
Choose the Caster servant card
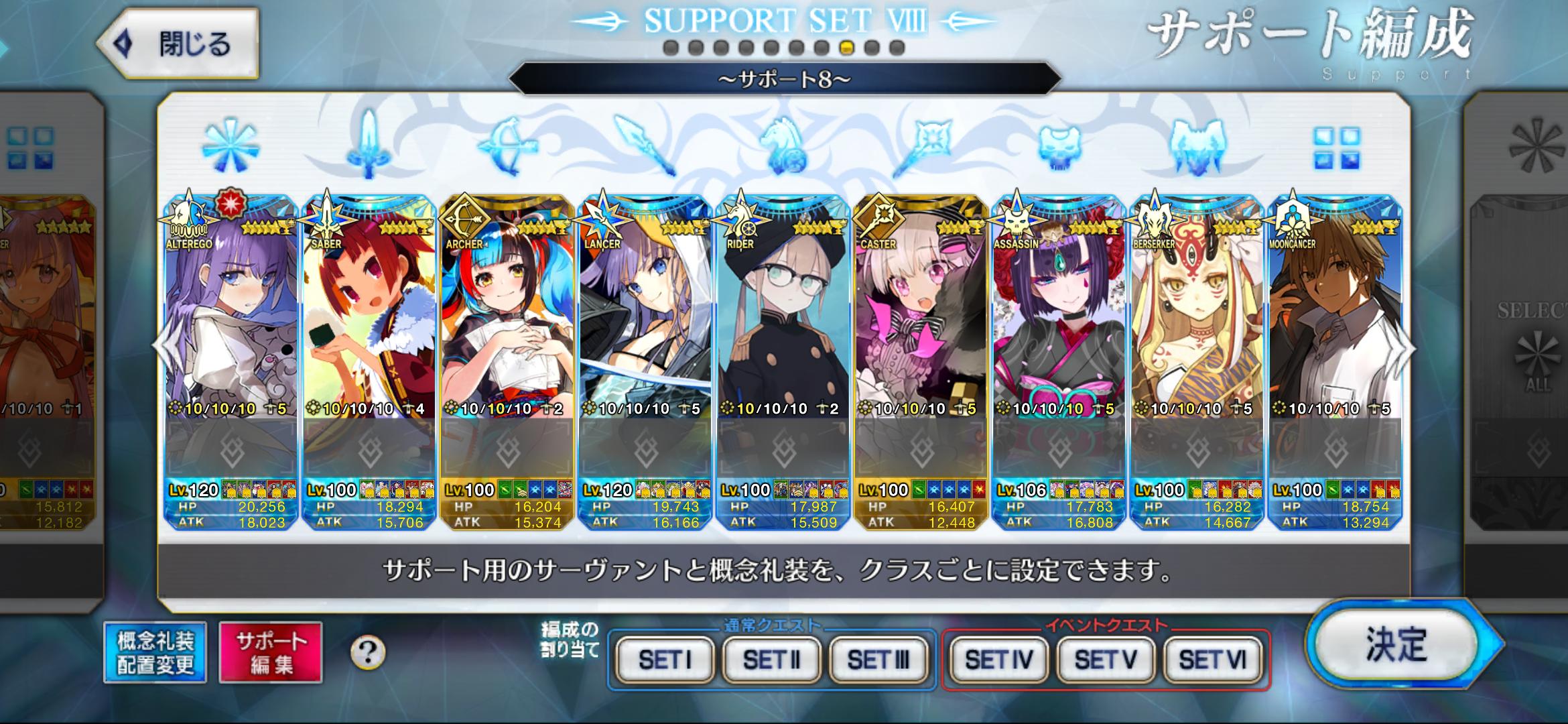pos(921,322)
